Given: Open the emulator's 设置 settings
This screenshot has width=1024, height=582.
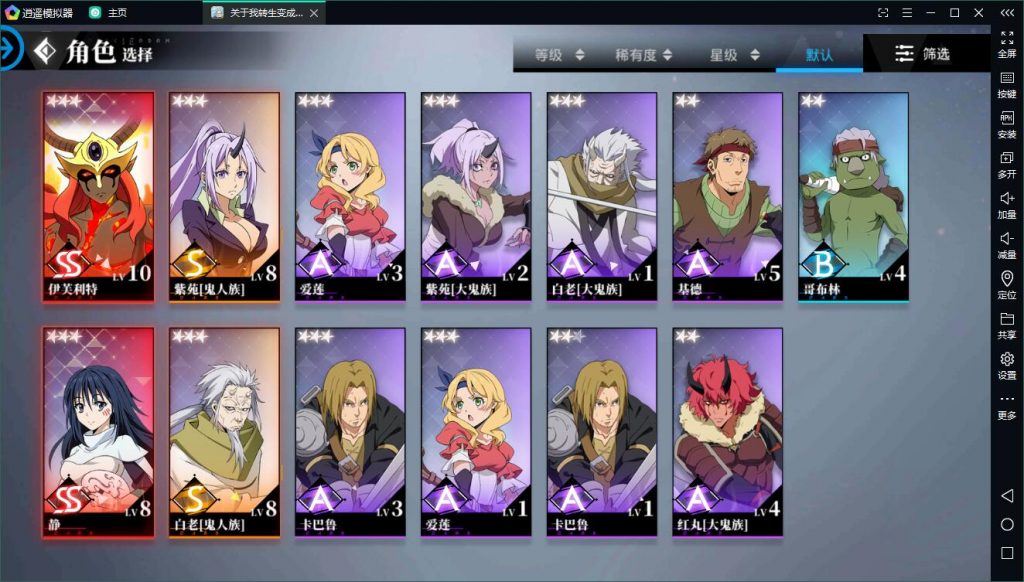Looking at the screenshot, I should point(1007,365).
